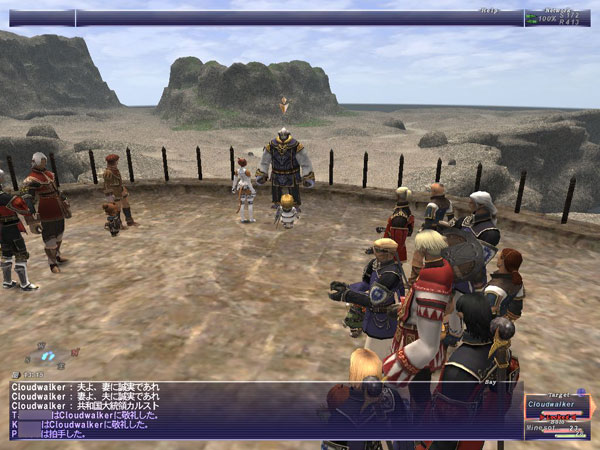This screenshot has width=600, height=450.
Task: Open the Help bar at top
Action: (300, 17)
